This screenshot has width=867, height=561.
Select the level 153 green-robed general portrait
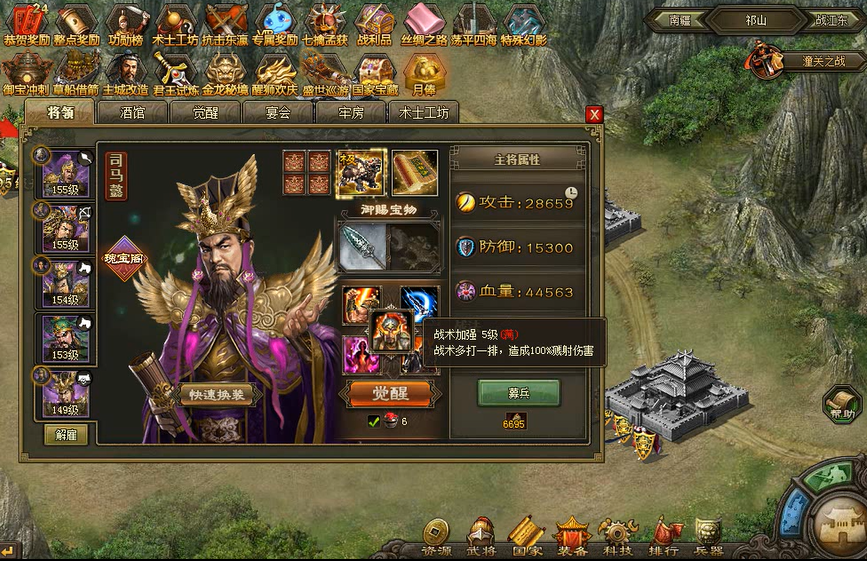click(x=65, y=340)
